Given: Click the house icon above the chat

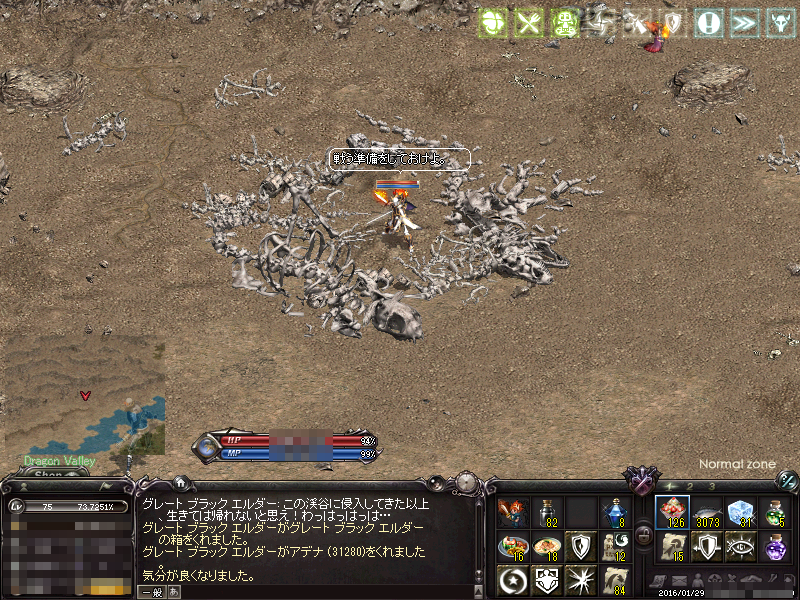Looking at the screenshot, I should [x=180, y=482].
